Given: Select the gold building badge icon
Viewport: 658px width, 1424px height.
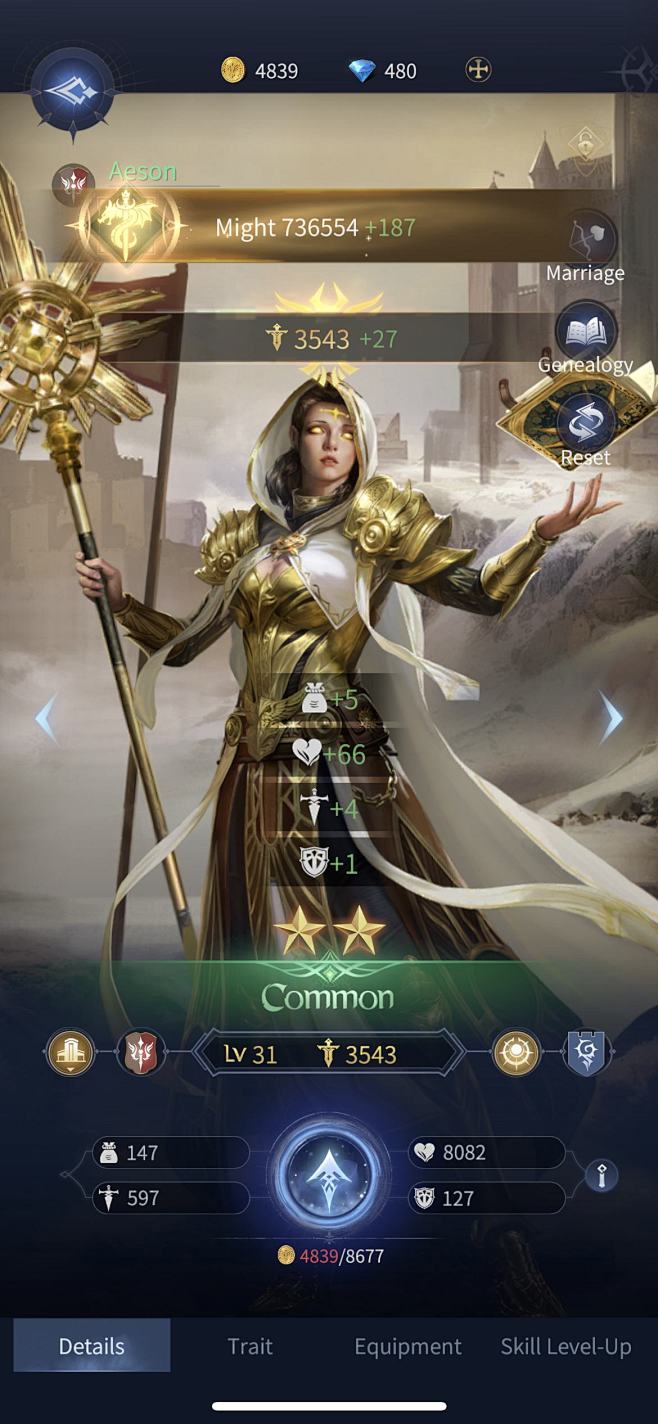Looking at the screenshot, I should coord(71,1053).
